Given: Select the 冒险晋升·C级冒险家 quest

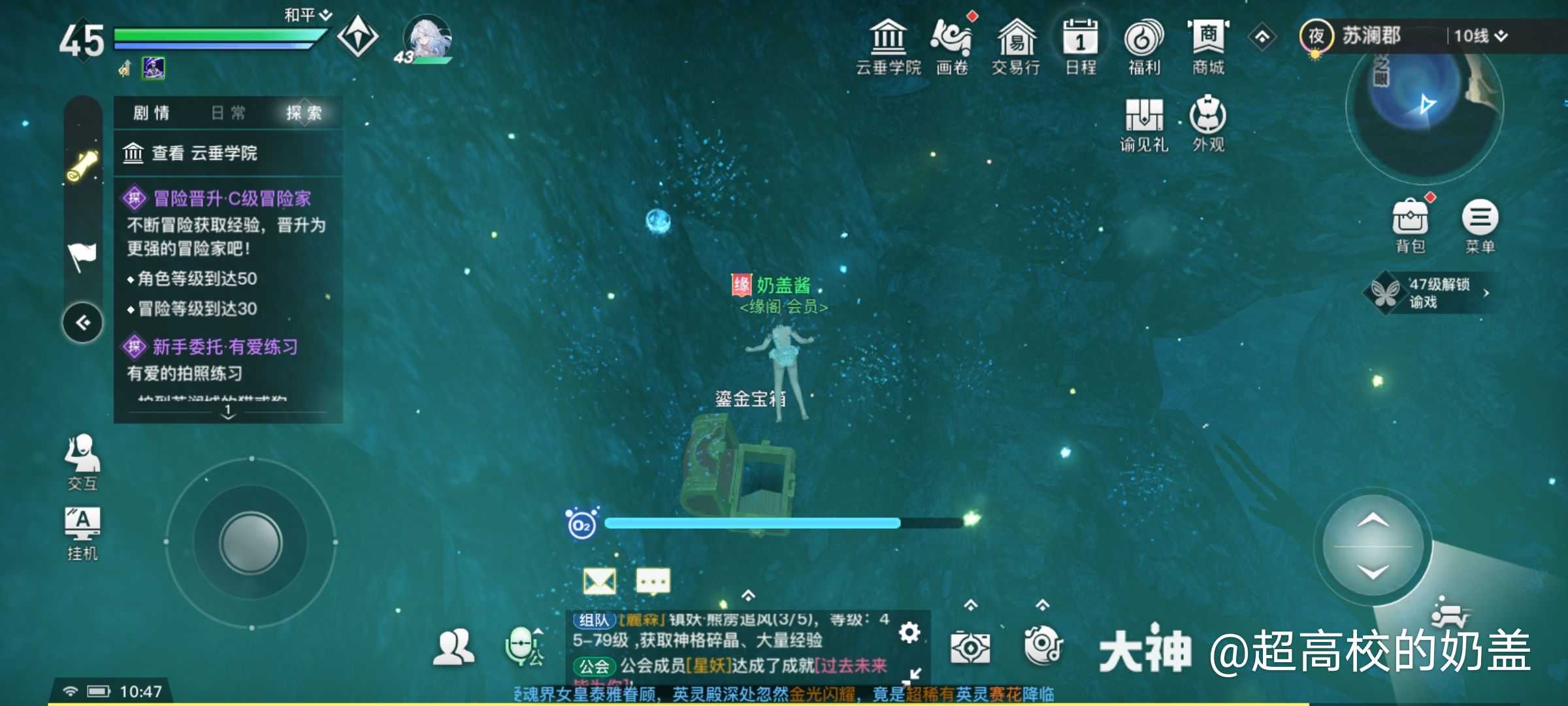Looking at the screenshot, I should pyautogui.click(x=232, y=198).
